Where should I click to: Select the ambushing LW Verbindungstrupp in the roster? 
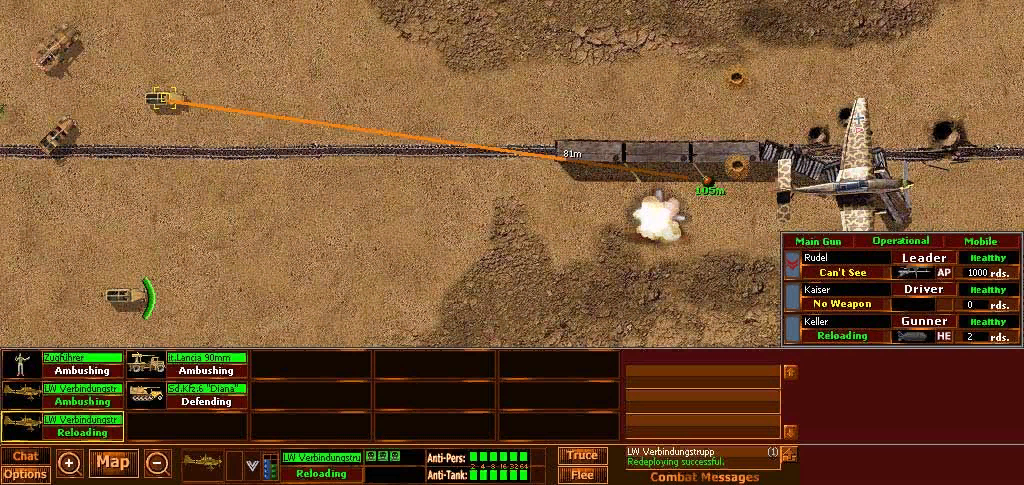pyautogui.click(x=62, y=395)
